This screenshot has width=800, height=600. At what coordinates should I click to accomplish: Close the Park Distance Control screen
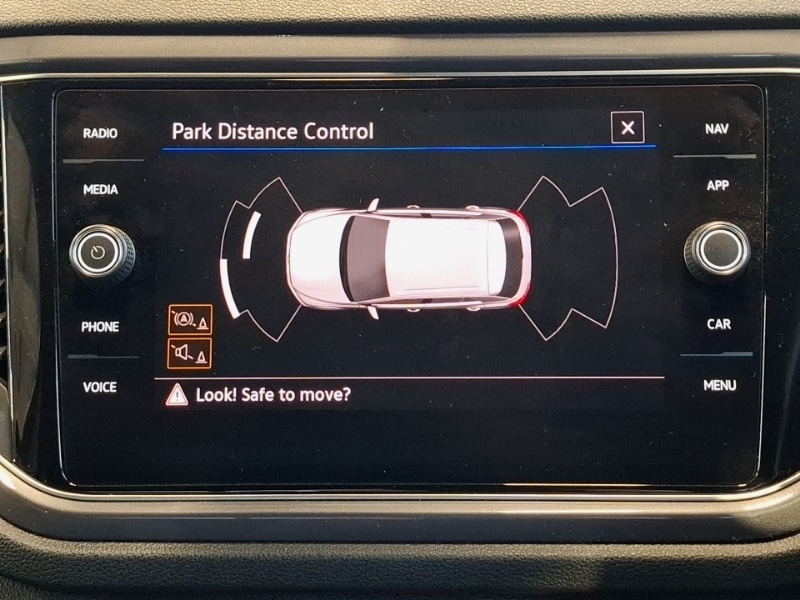[627, 127]
